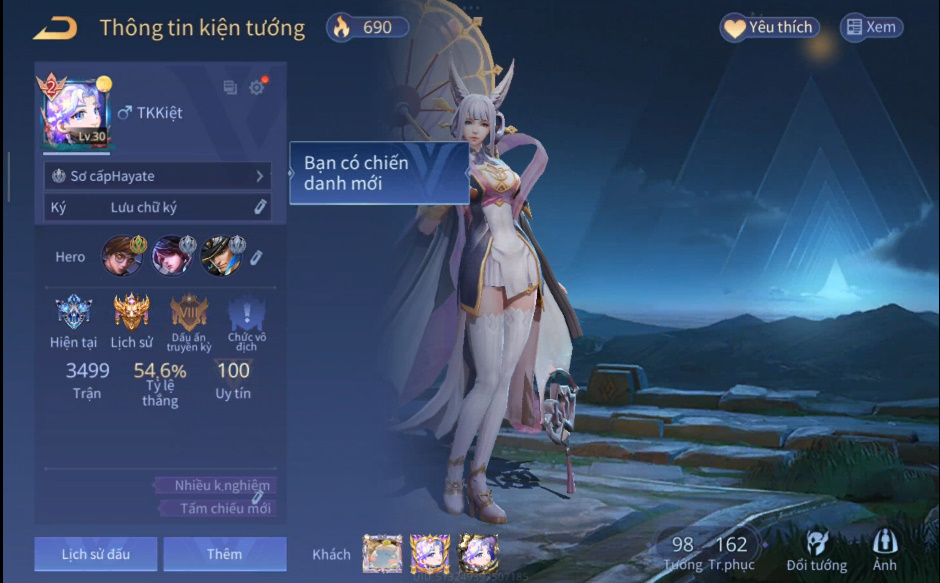
Task: View the Hiện tại current rank badge
Action: 73,313
